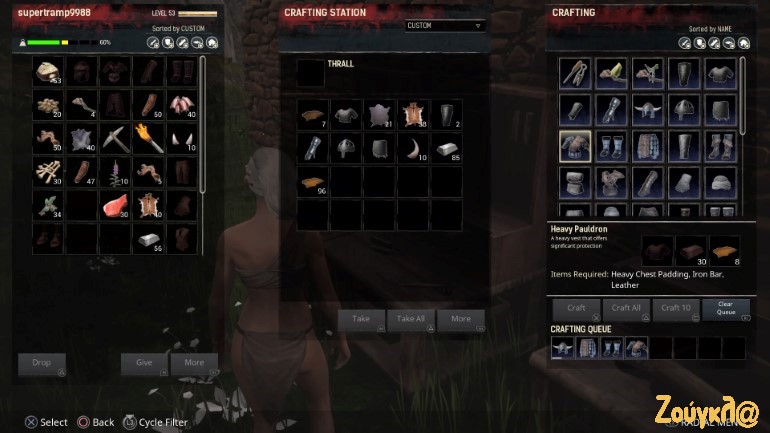Select the iron bar stack of 85
This screenshot has width=770, height=433.
[446, 149]
